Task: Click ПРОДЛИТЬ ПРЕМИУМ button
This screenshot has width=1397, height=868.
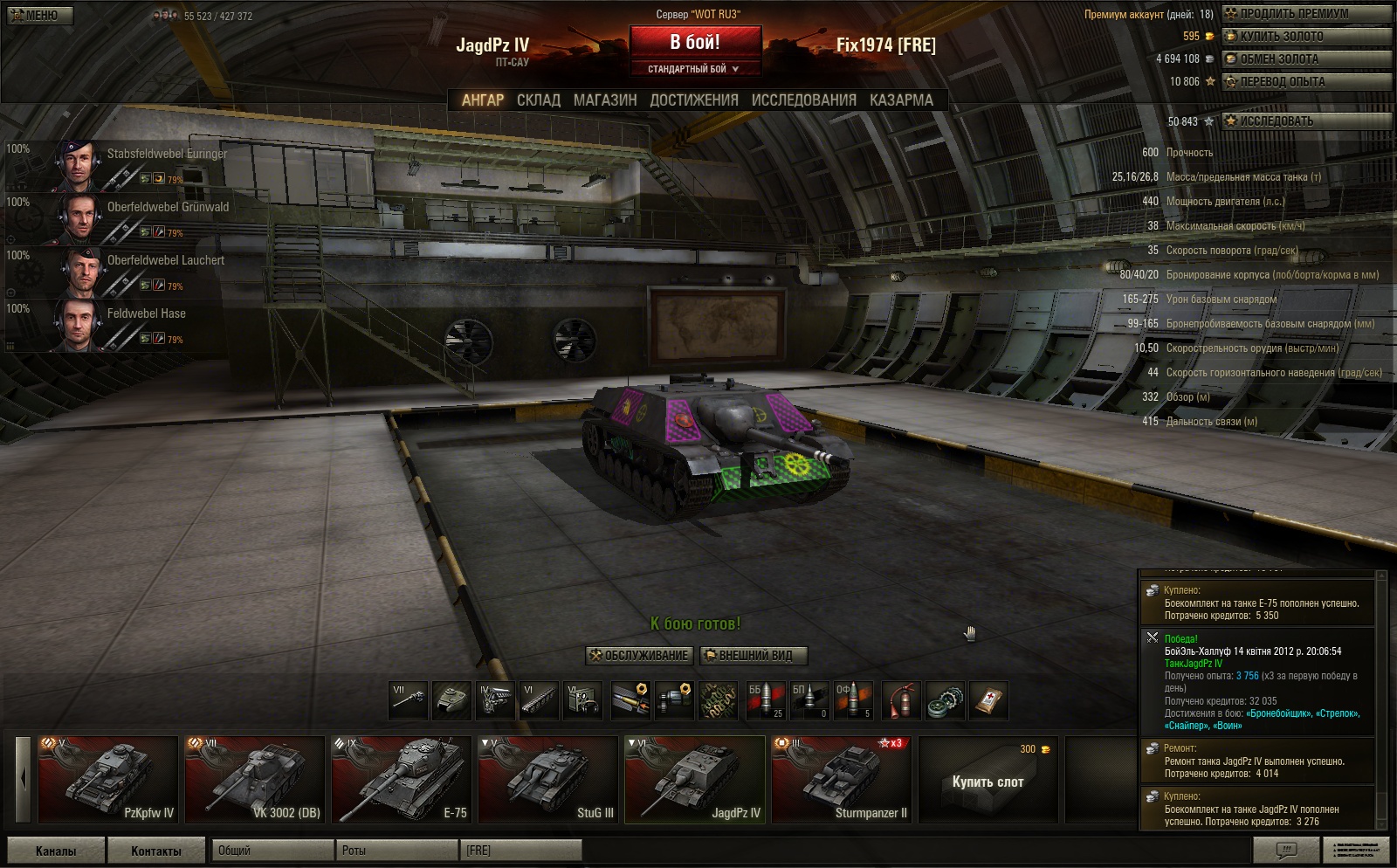Action: [1305, 14]
